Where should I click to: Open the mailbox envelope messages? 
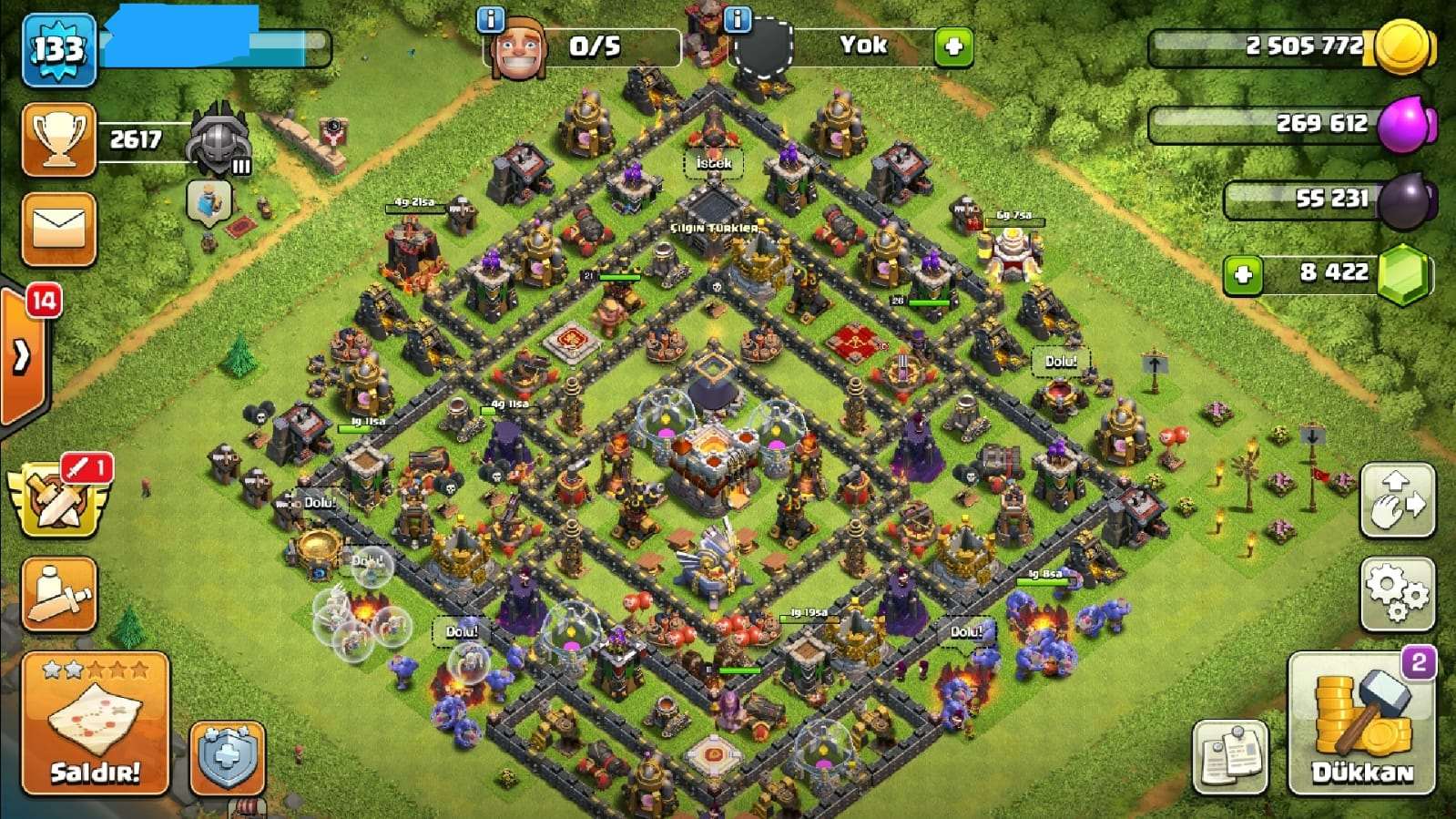(x=59, y=230)
